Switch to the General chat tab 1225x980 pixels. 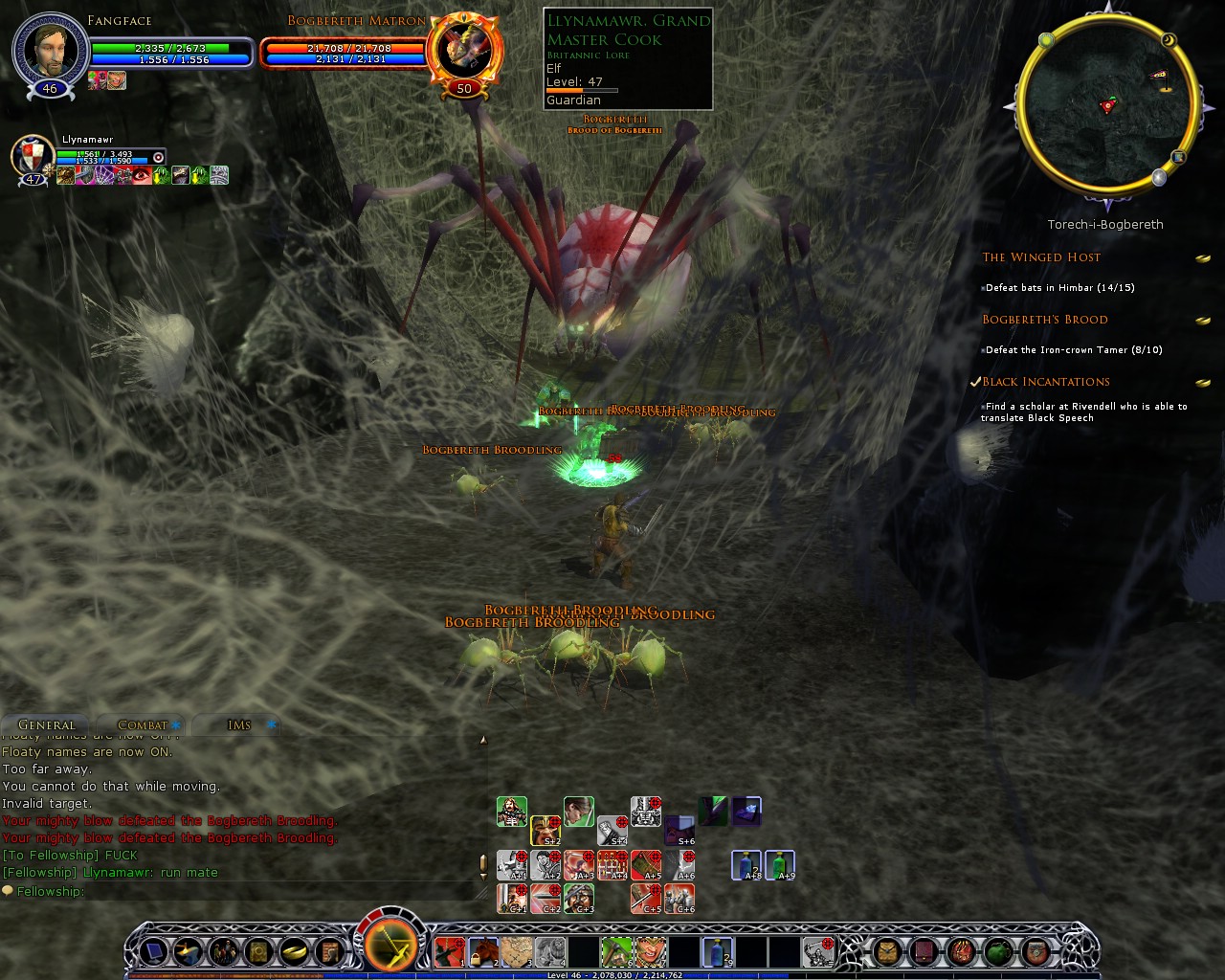click(x=46, y=724)
